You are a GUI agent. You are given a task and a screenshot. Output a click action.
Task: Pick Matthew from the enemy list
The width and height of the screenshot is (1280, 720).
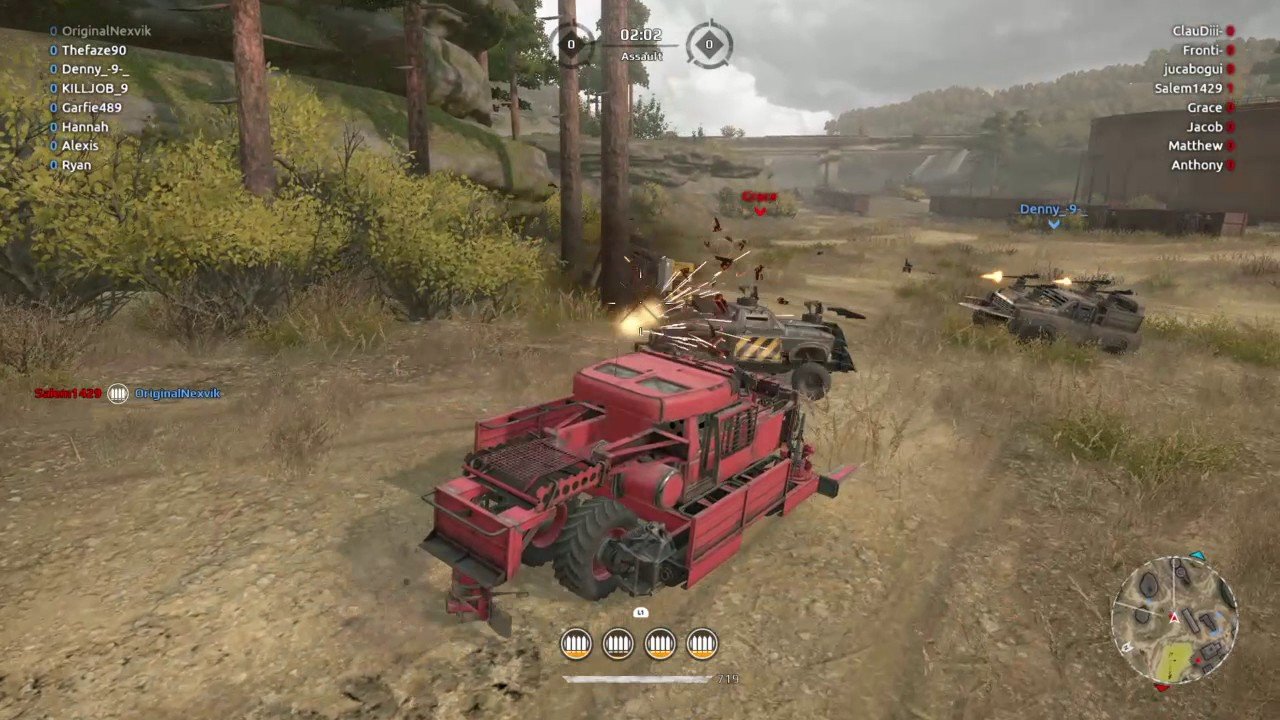(x=1195, y=146)
